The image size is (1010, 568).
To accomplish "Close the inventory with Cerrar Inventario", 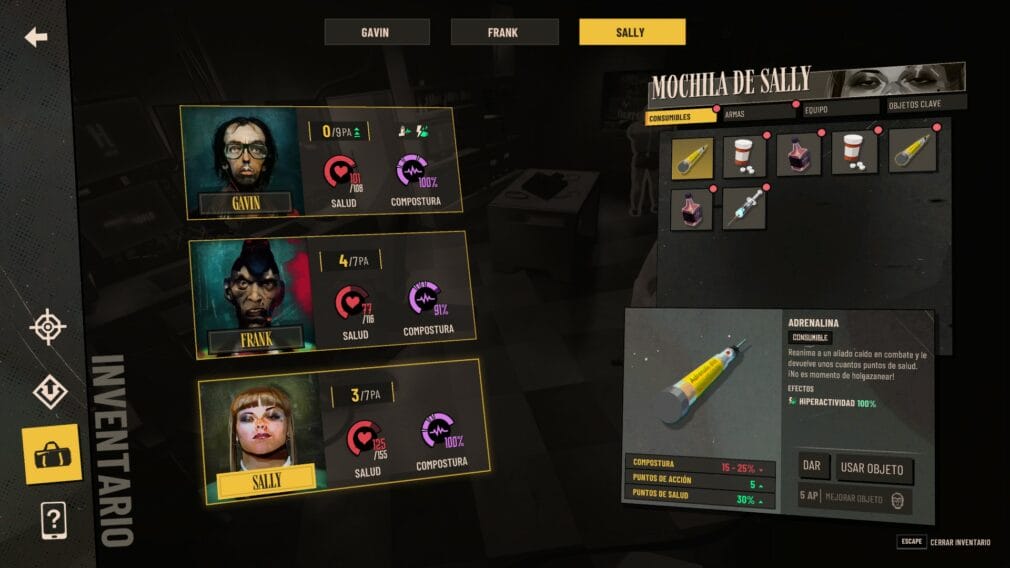I will click(x=959, y=542).
